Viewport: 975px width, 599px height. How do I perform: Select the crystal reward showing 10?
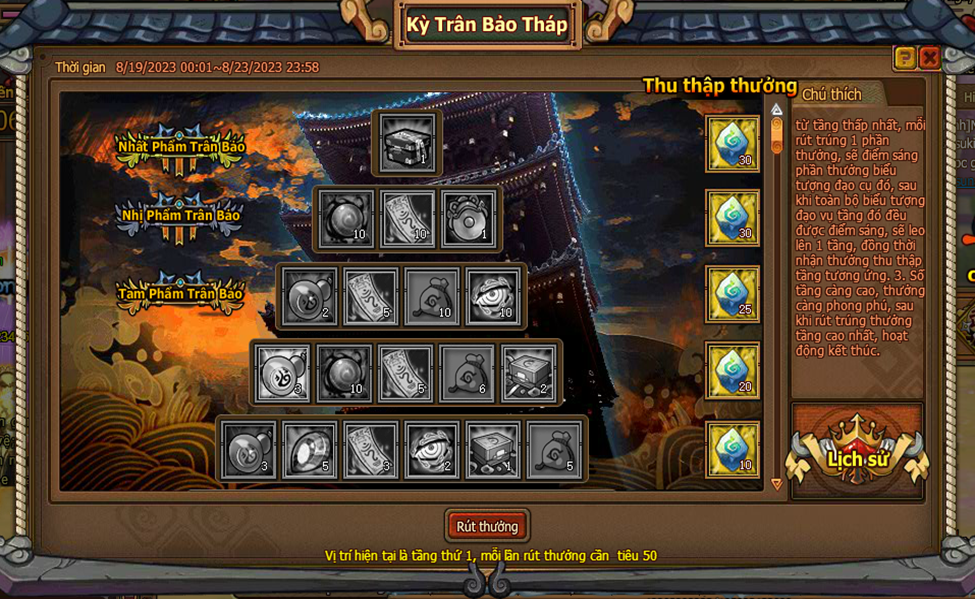[x=733, y=448]
